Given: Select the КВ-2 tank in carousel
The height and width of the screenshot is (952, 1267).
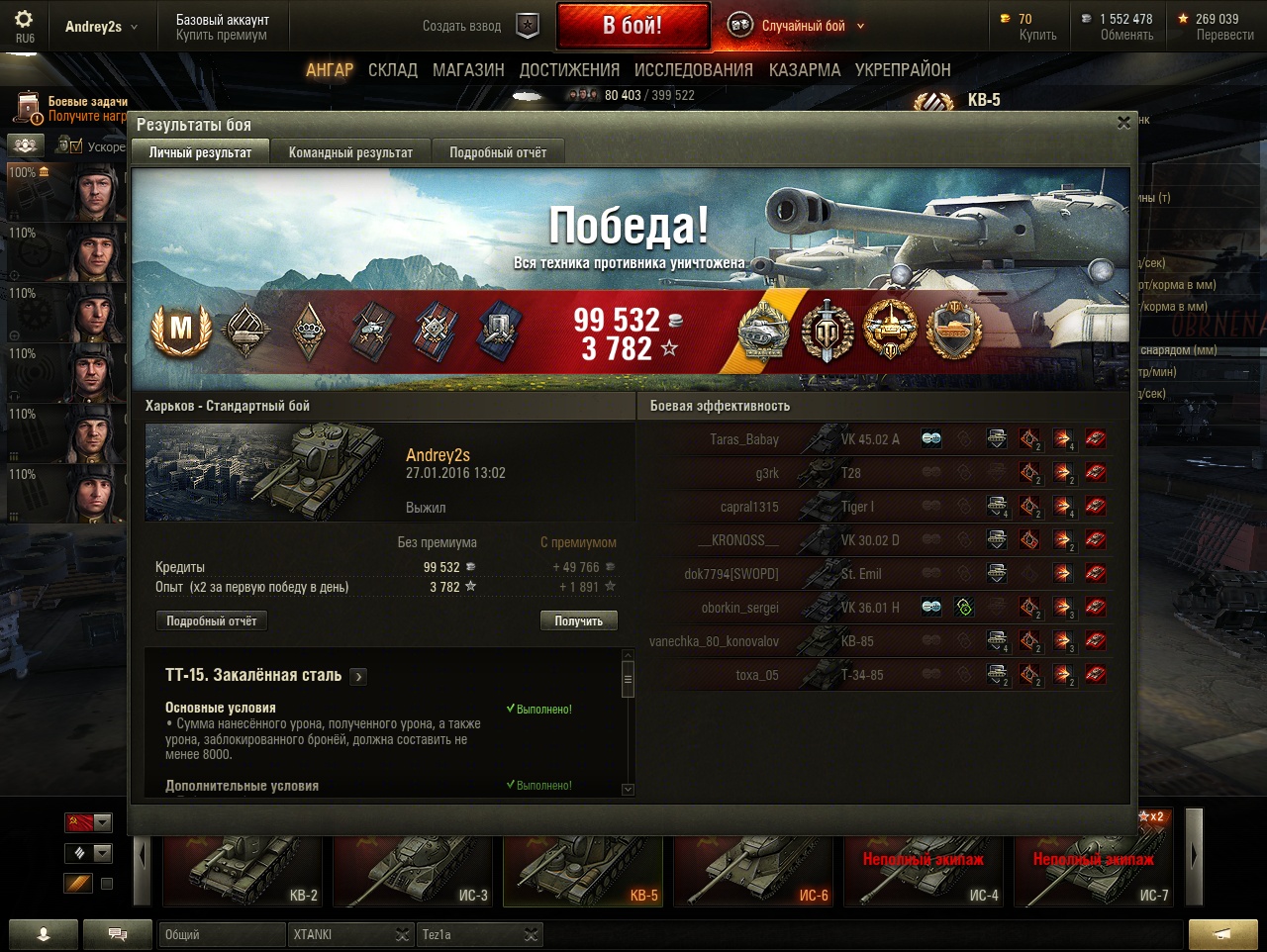Looking at the screenshot, I should coord(243,871).
